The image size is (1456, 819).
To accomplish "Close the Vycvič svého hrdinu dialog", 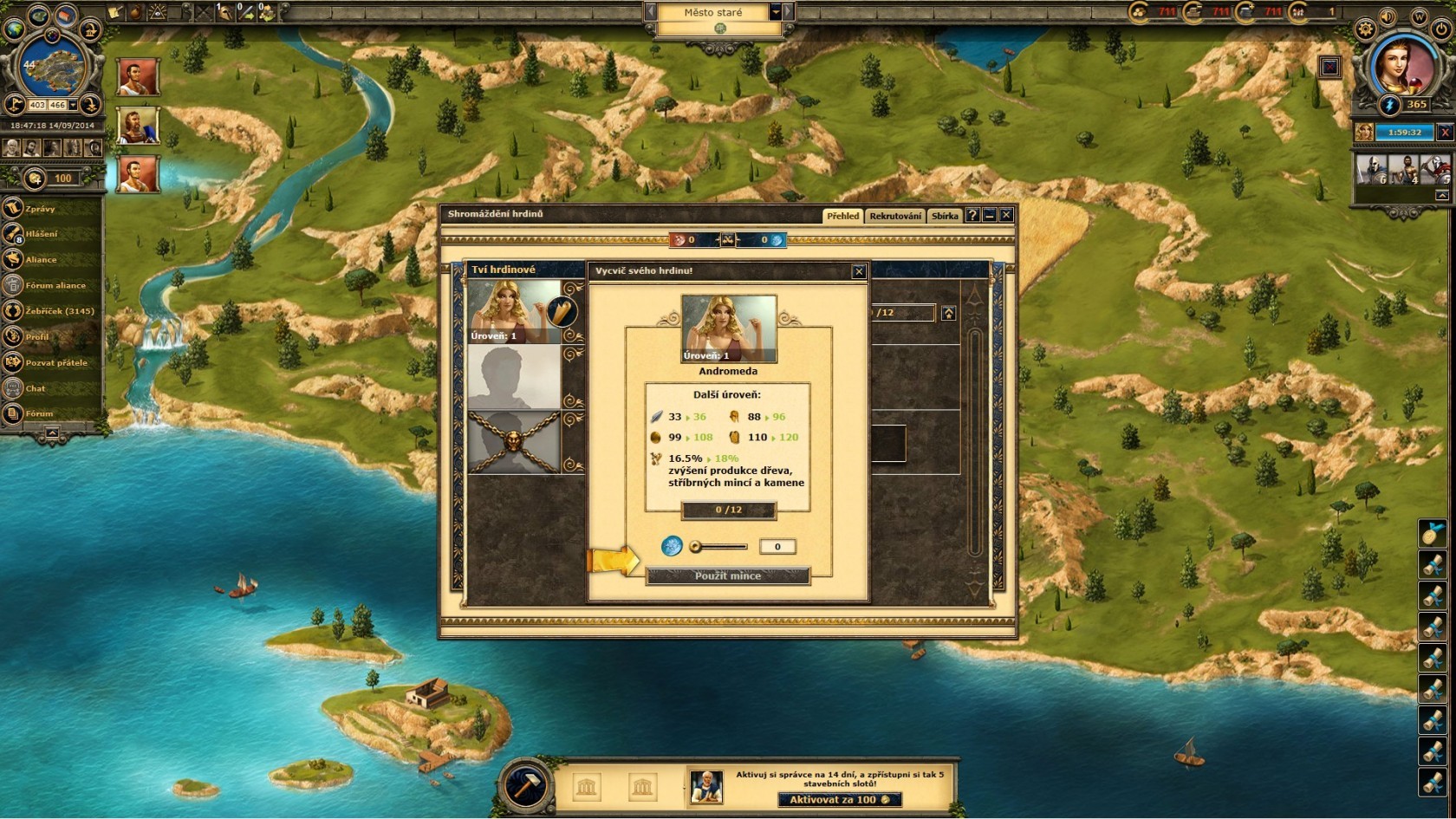I will click(x=859, y=271).
